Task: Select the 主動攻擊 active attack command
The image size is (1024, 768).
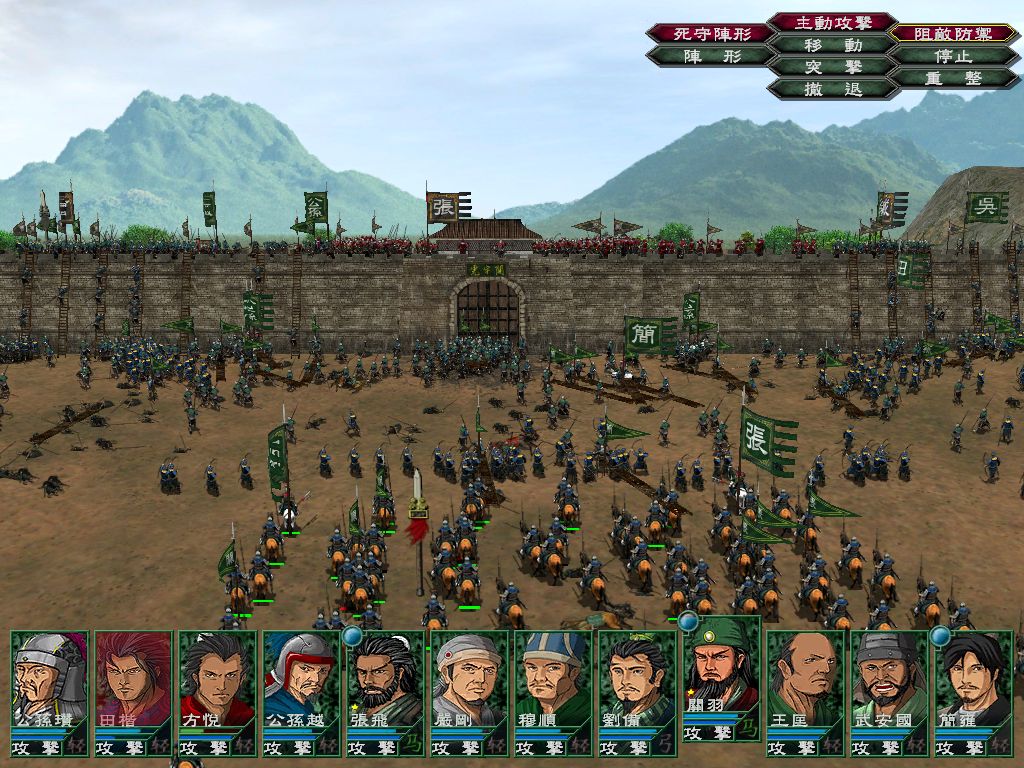Action: click(833, 22)
